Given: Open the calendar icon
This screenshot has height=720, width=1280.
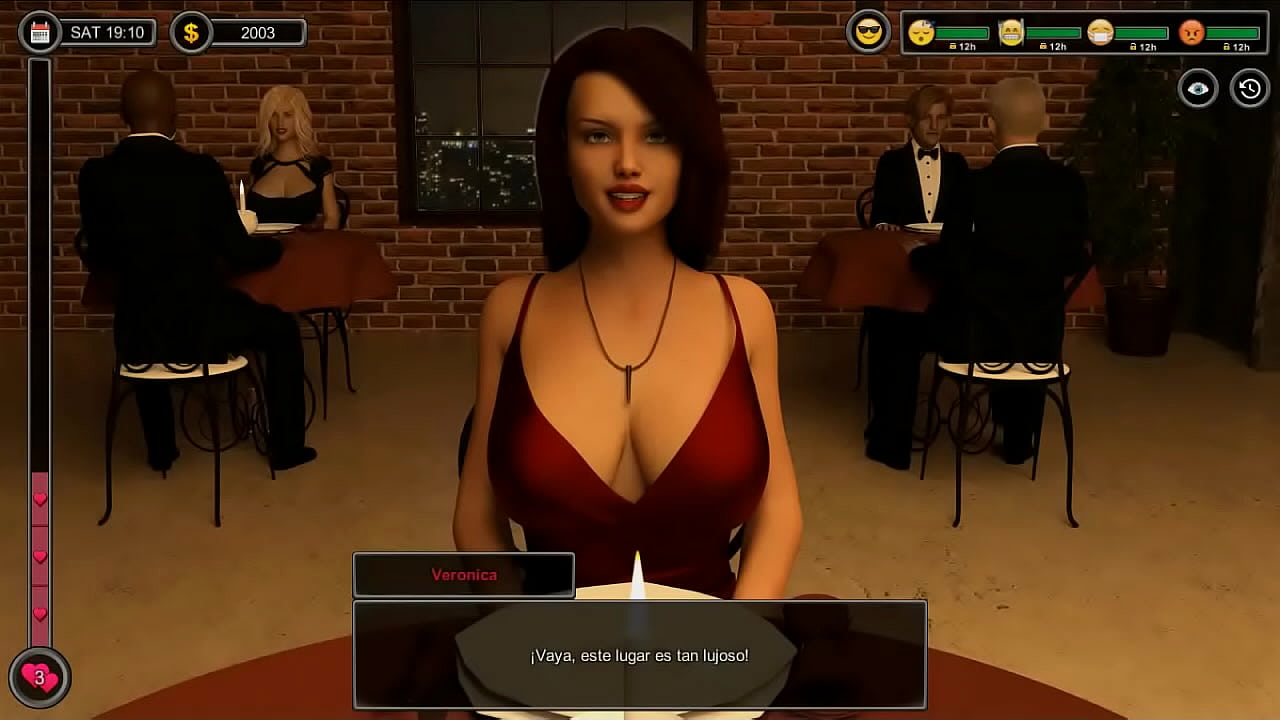Looking at the screenshot, I should [40, 32].
